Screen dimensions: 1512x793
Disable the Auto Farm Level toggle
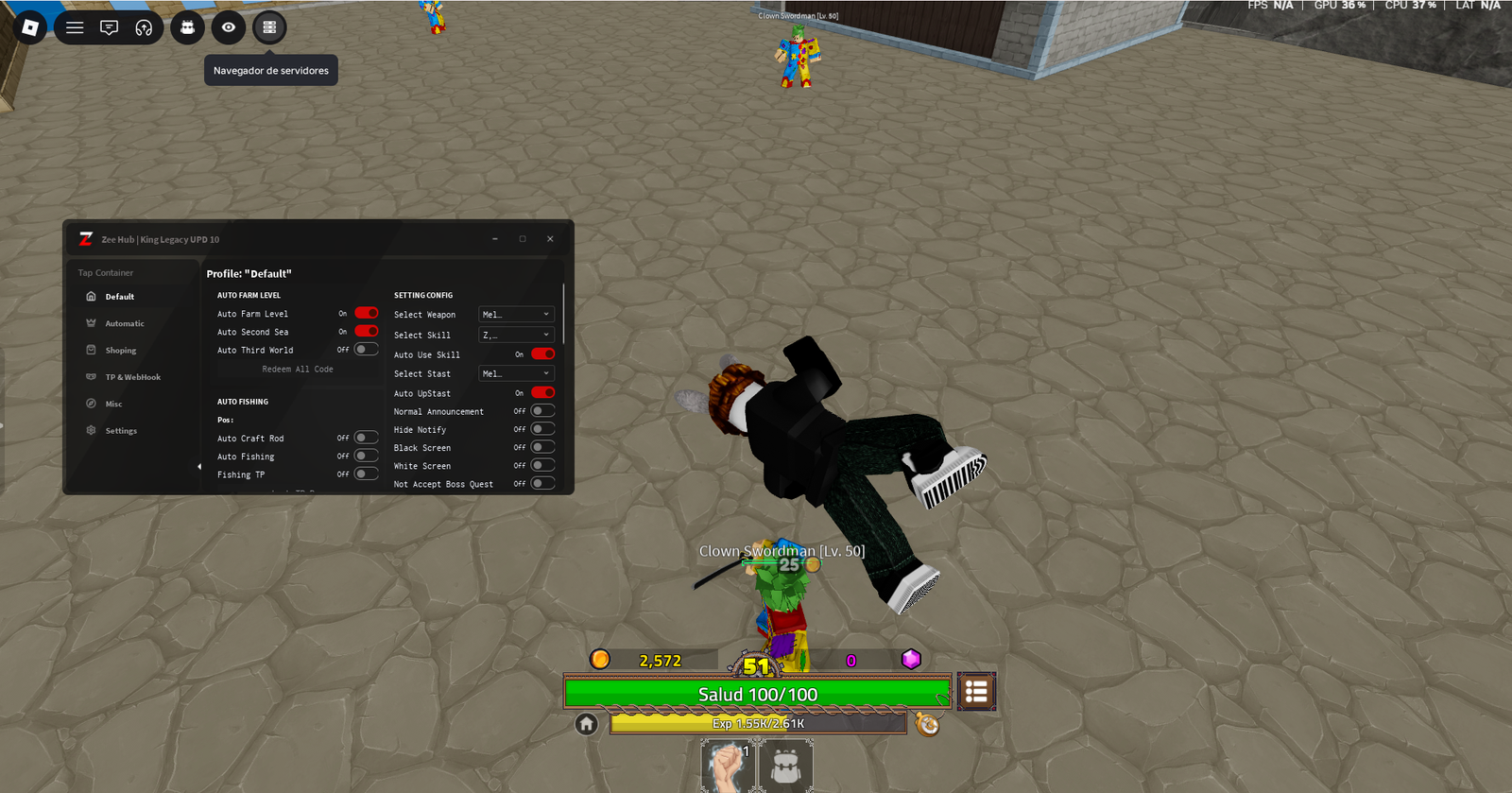click(x=366, y=313)
